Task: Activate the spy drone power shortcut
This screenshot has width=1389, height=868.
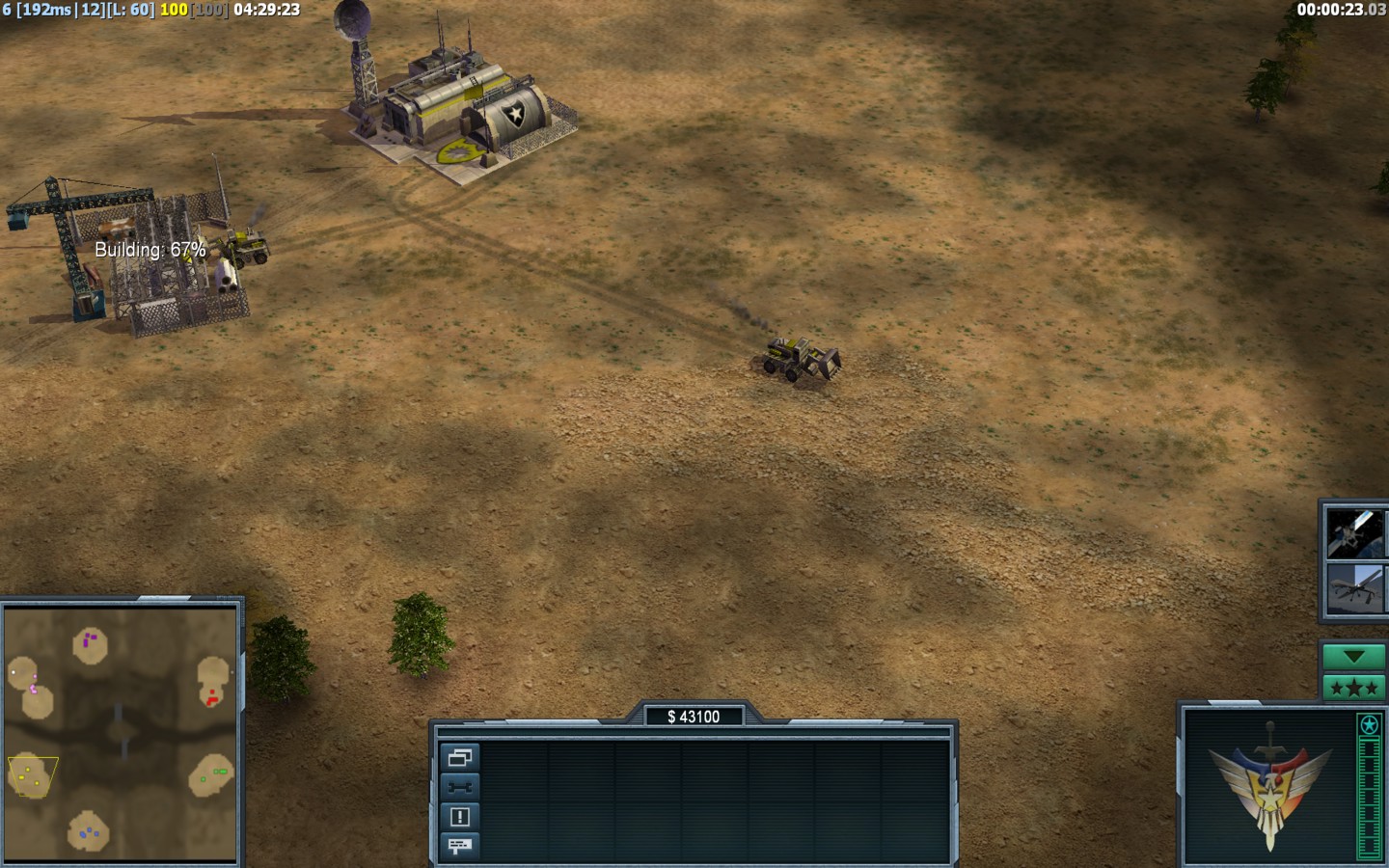Action: click(1355, 588)
